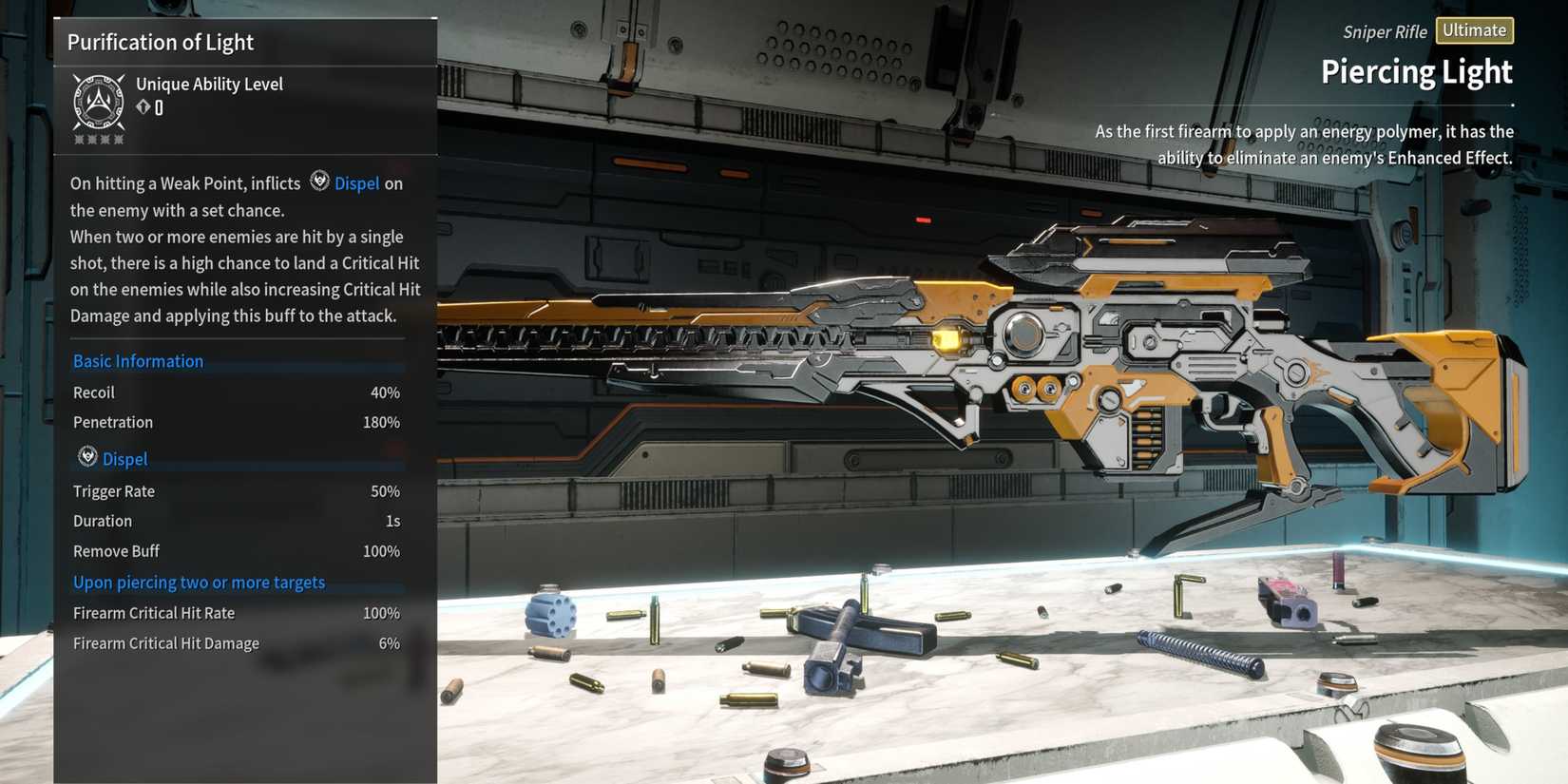
Task: Select the Dispel debuff icon next to 'inflicts'
Action: 319,181
